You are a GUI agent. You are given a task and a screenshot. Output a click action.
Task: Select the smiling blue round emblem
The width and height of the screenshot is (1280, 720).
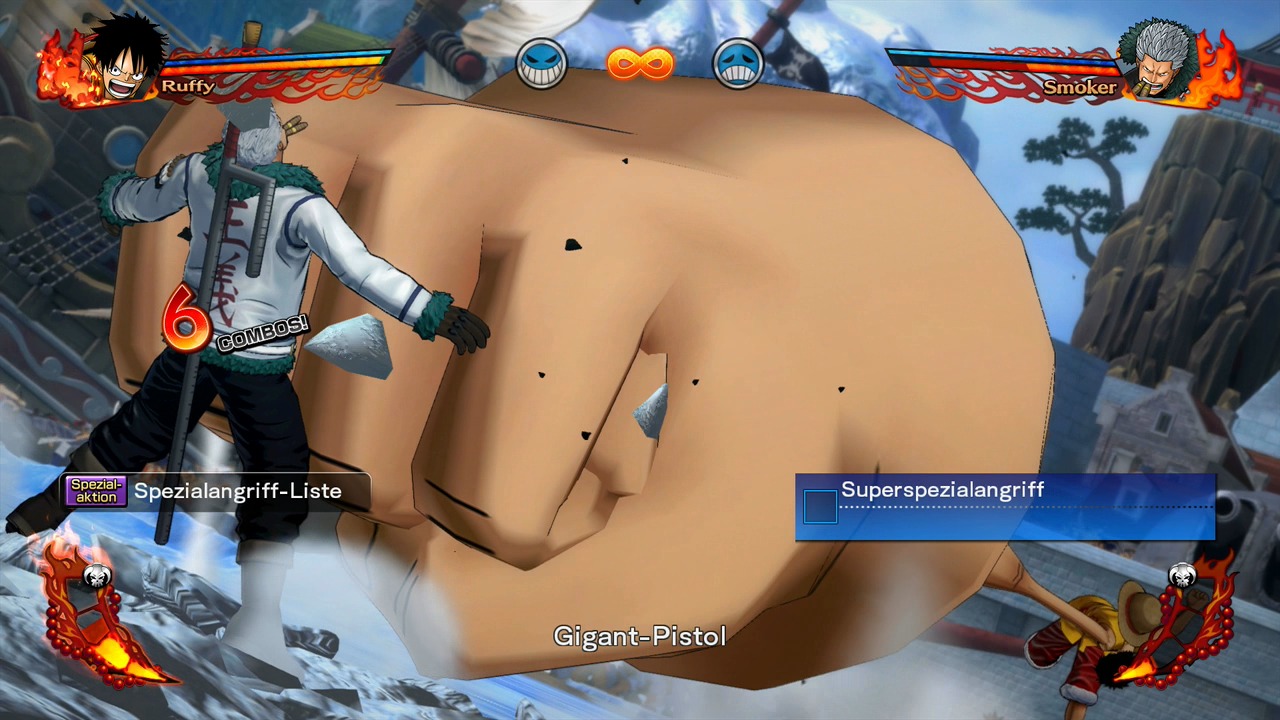click(x=541, y=63)
